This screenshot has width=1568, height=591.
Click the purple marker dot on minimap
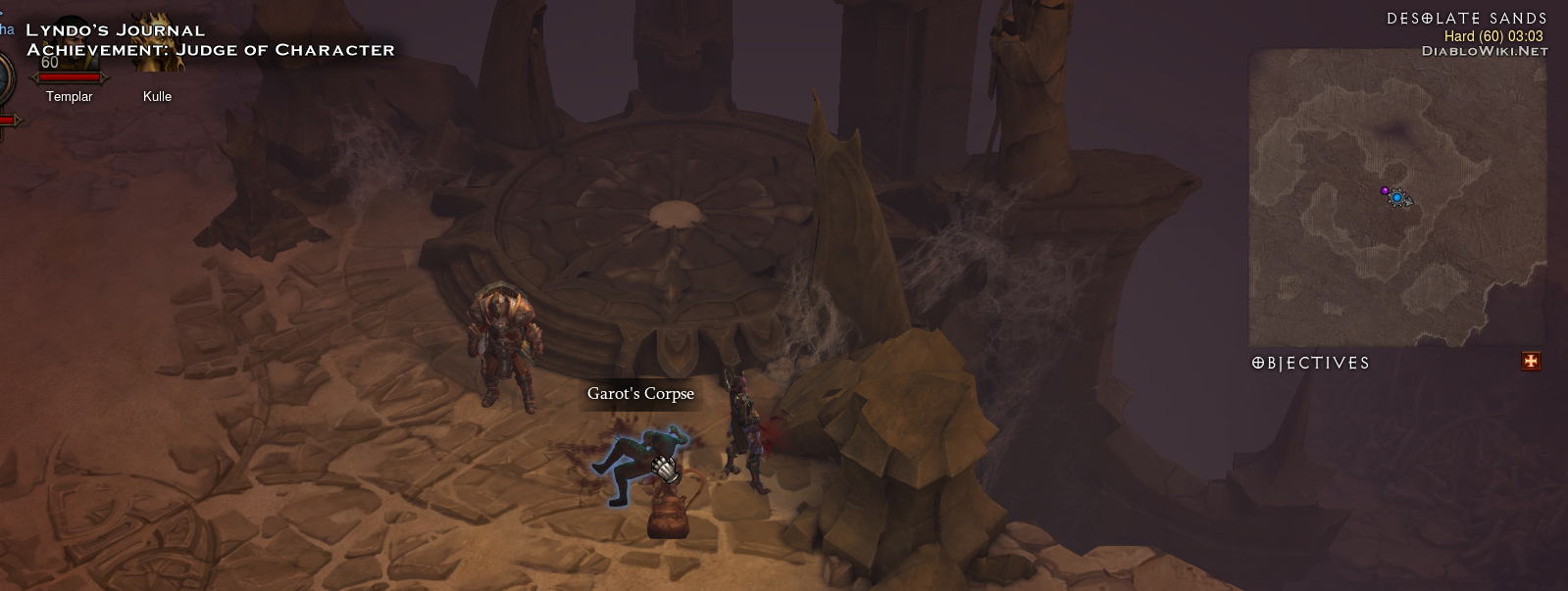point(1384,190)
